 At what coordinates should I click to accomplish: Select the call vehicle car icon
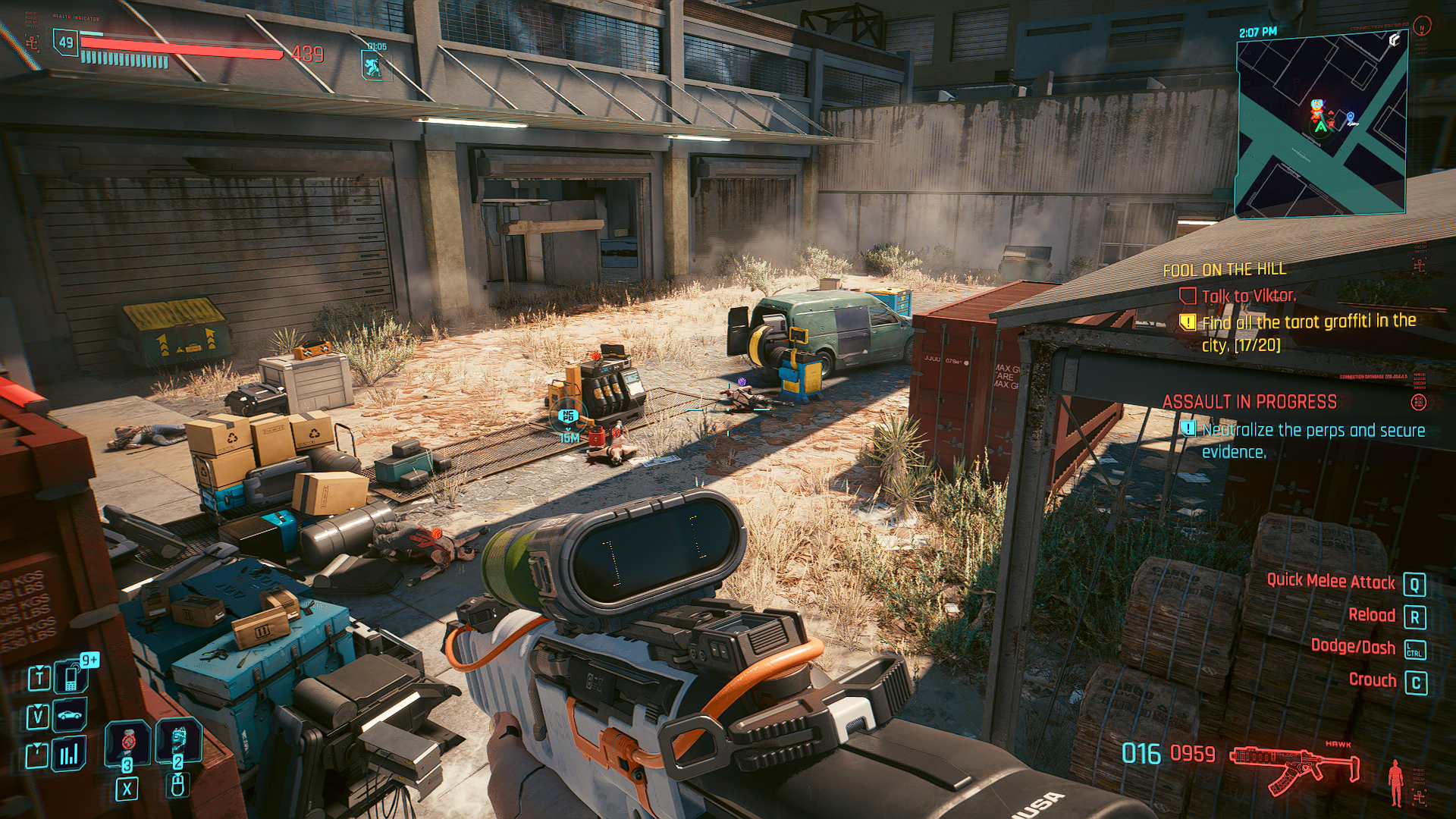tap(70, 715)
